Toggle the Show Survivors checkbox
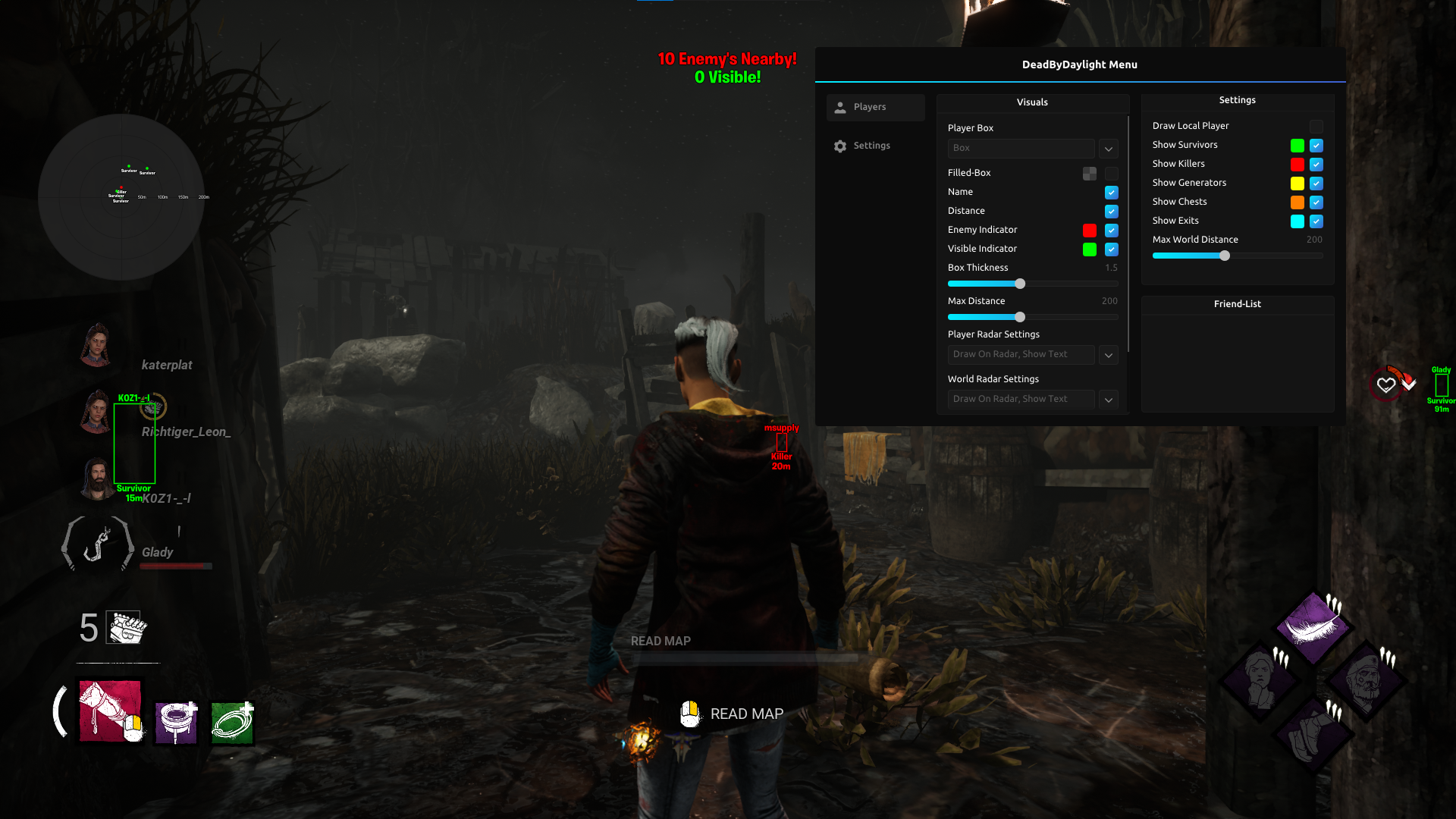Image resolution: width=1456 pixels, height=819 pixels. click(x=1316, y=146)
